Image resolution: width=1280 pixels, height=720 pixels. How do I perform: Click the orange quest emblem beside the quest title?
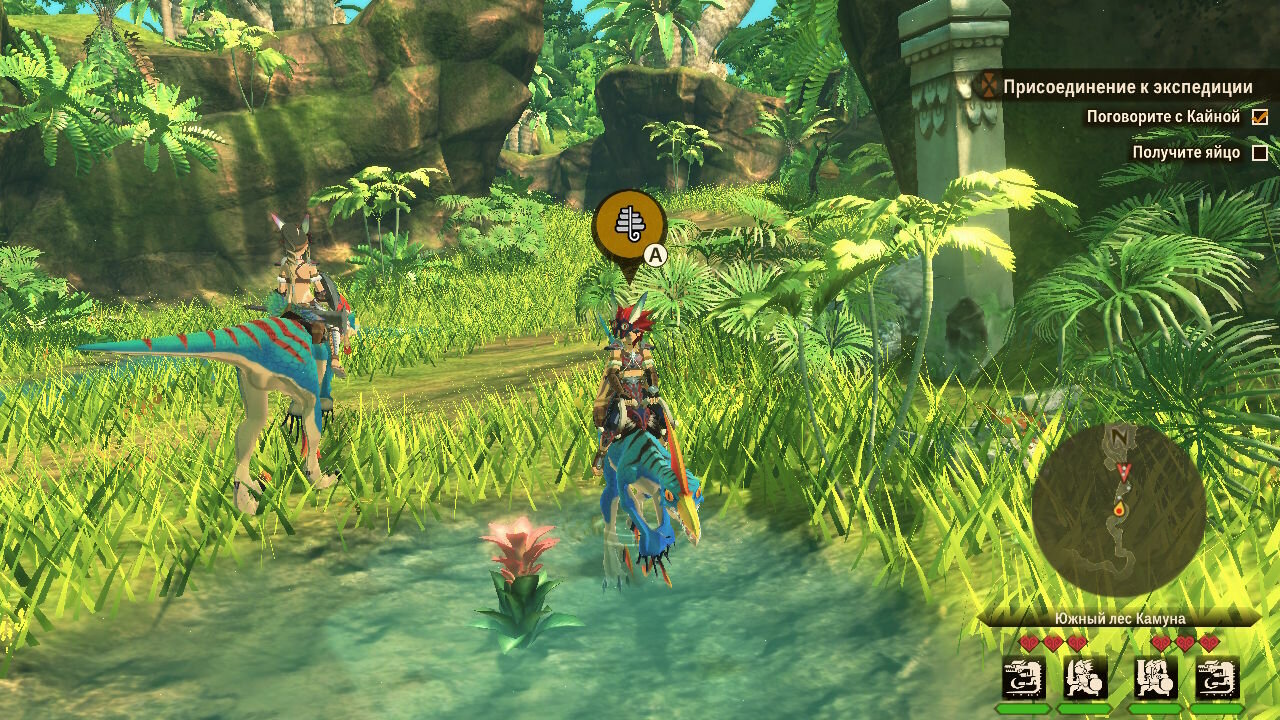989,87
